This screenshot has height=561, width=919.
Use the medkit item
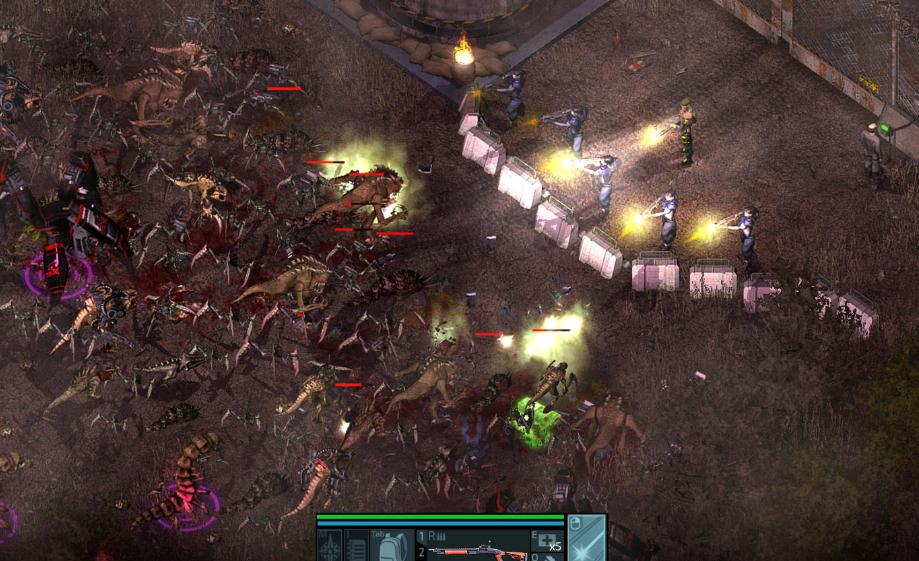coord(547,542)
